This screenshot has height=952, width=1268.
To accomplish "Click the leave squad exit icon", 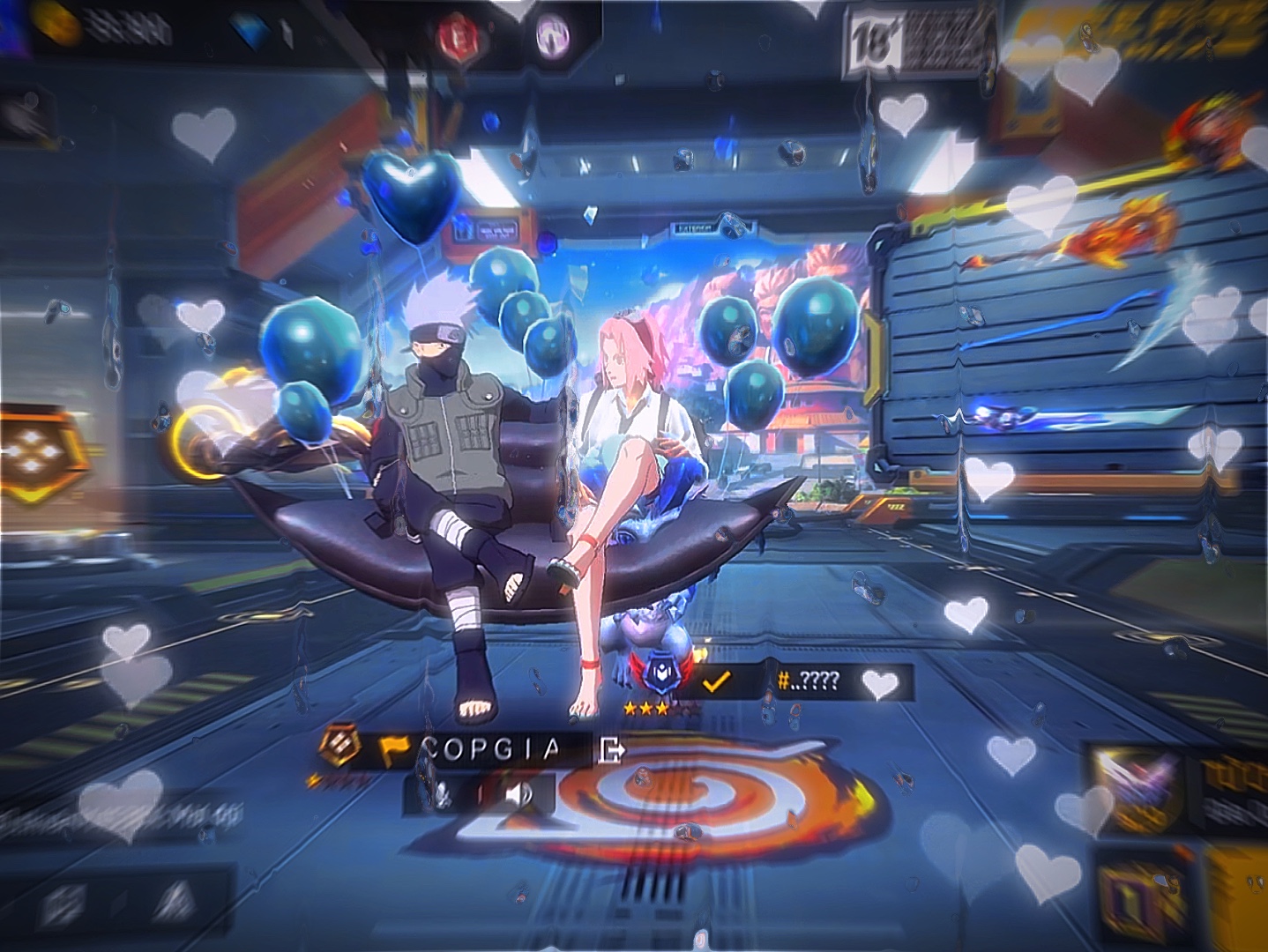I will tap(611, 750).
